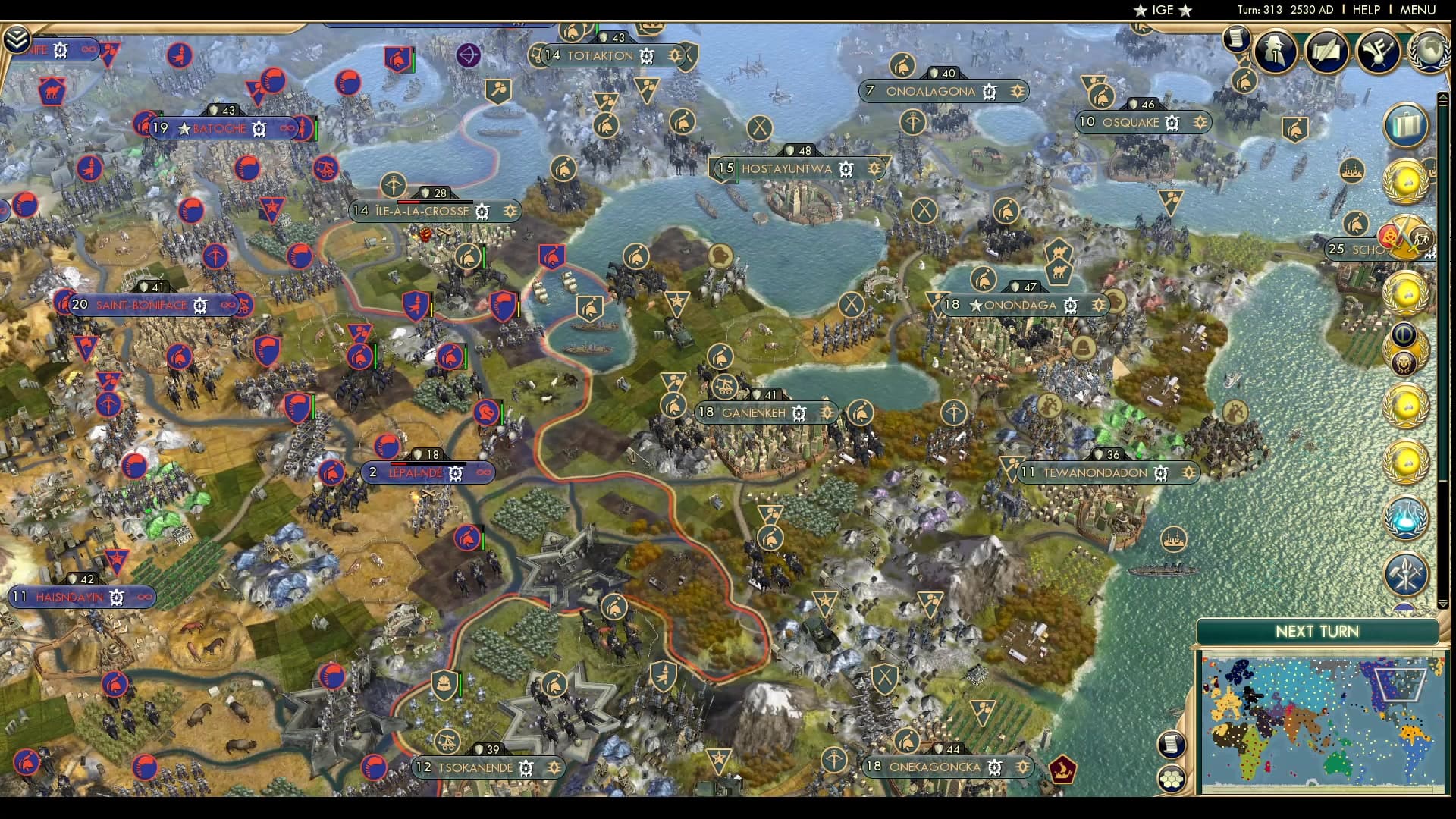This screenshot has width=1456, height=819.
Task: Switch to Strategic View with the hex icon
Action: 1172,779
